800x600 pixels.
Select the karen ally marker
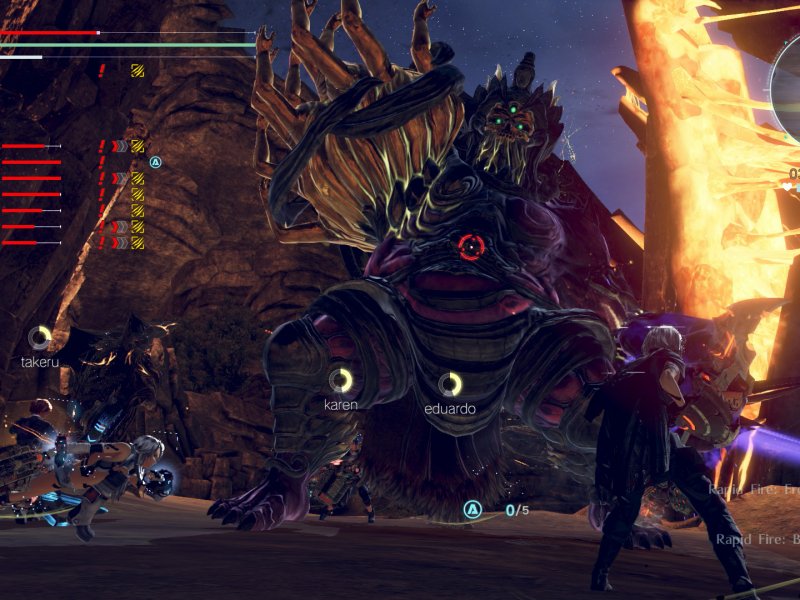point(341,380)
